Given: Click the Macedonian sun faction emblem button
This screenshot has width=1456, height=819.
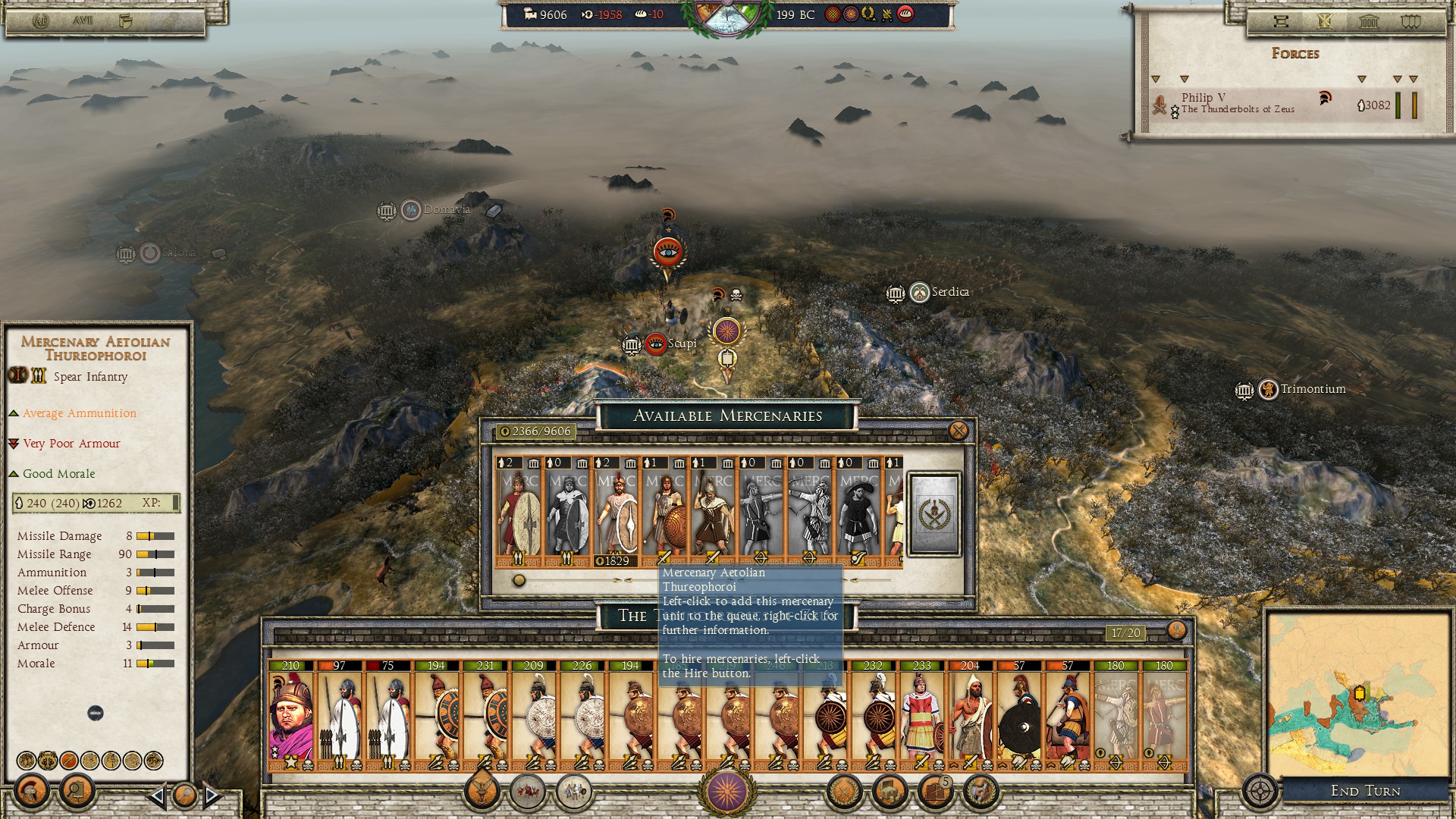Looking at the screenshot, I should coord(726,790).
